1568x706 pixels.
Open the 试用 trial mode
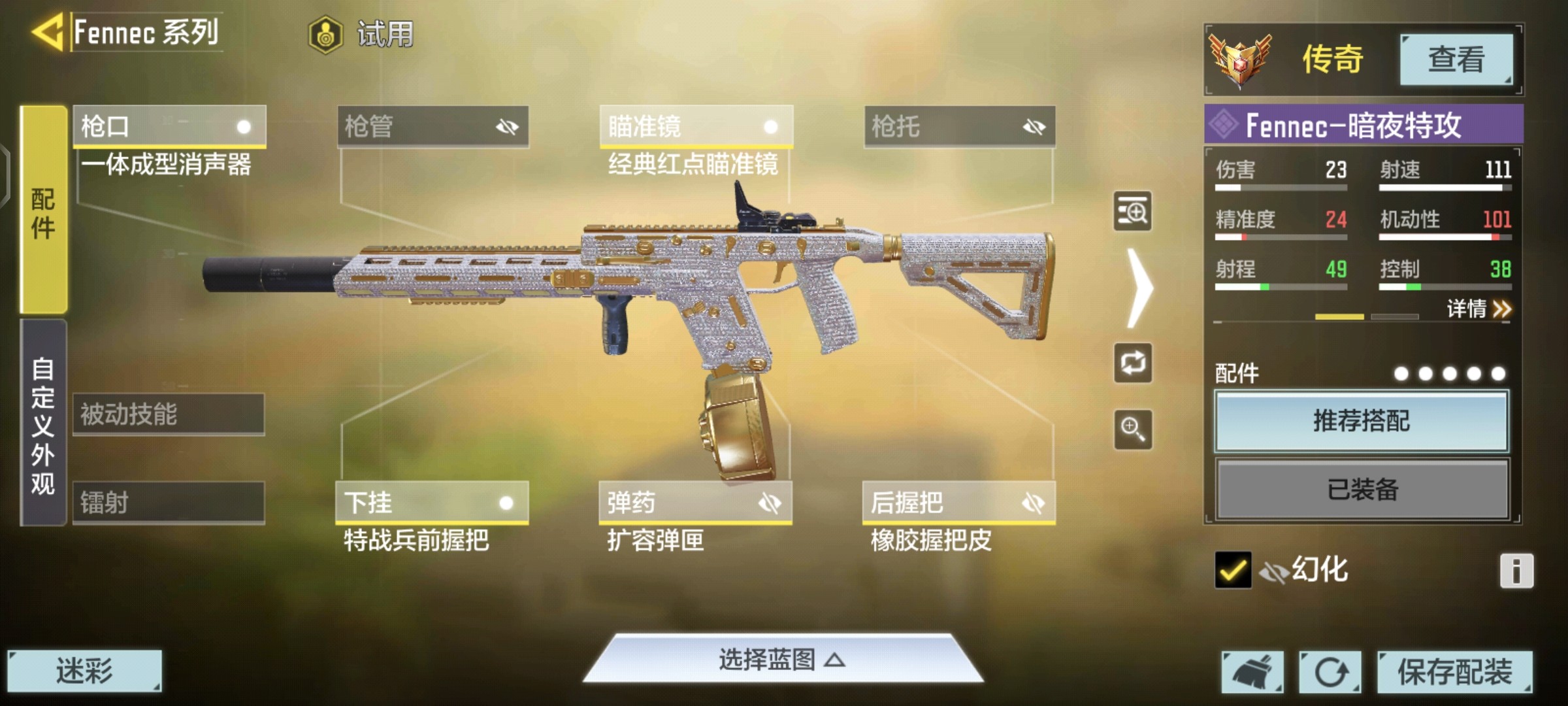point(361,34)
